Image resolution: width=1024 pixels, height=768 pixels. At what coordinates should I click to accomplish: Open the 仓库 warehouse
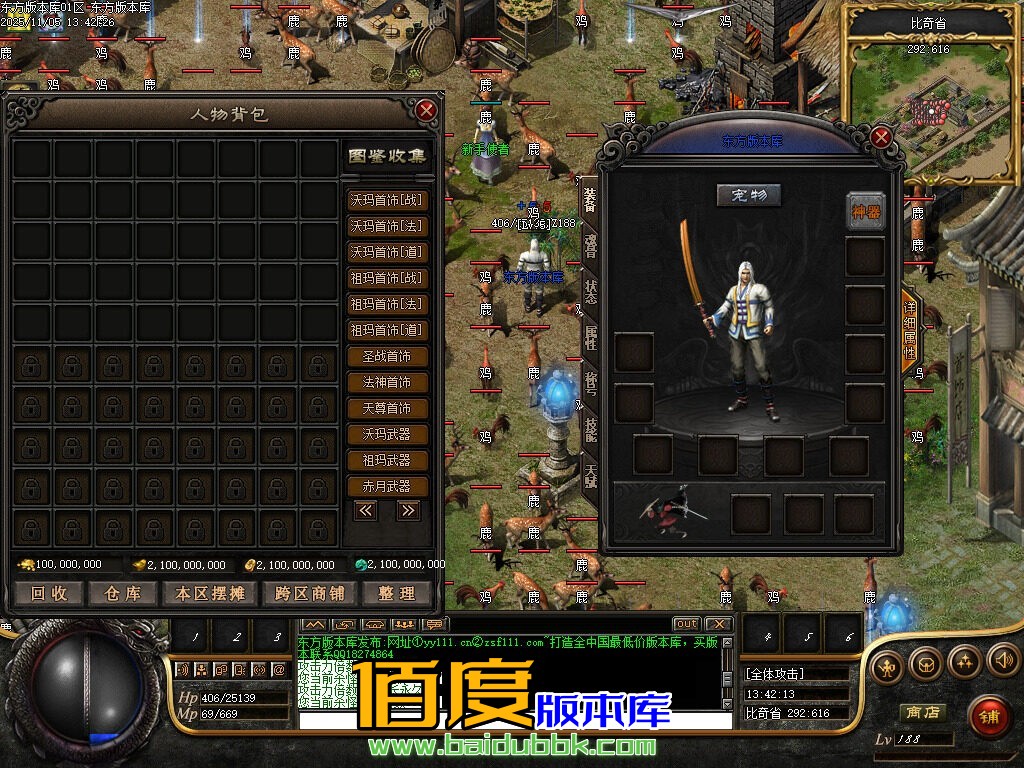tap(123, 593)
